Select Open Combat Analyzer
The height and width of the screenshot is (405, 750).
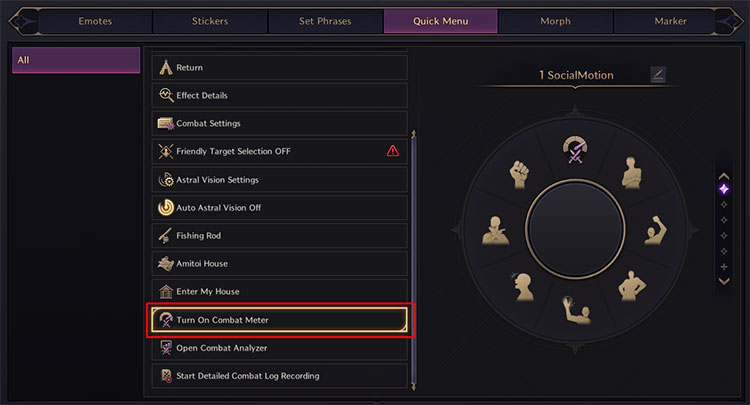[279, 348]
